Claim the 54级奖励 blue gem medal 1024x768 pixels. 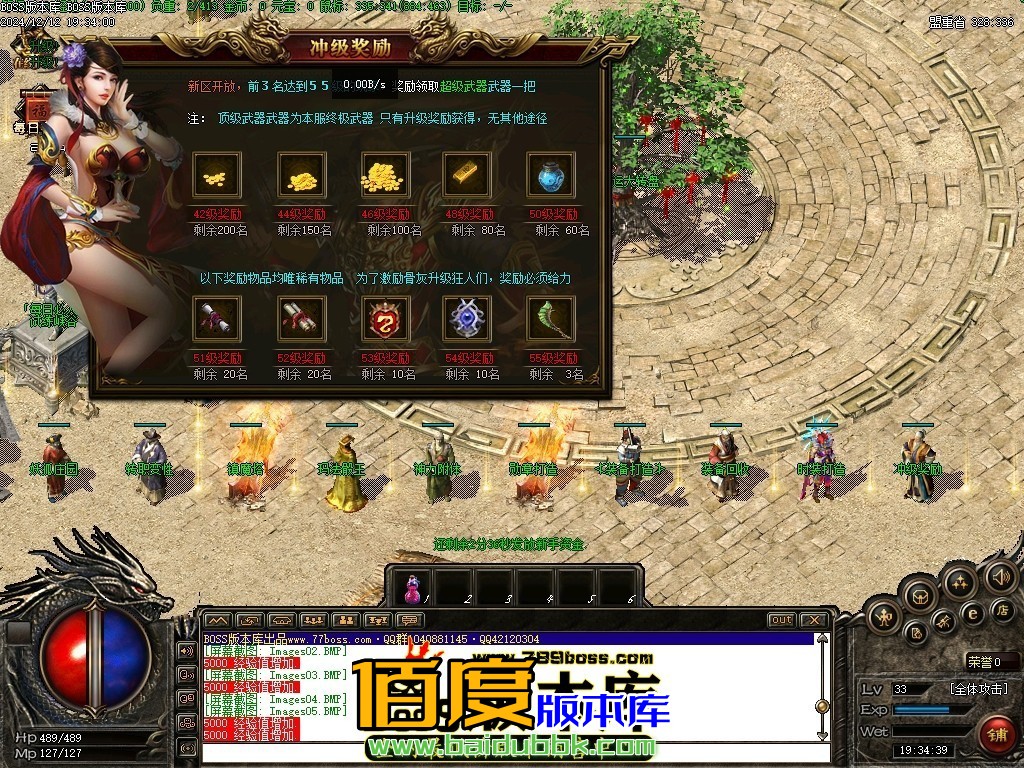click(467, 320)
